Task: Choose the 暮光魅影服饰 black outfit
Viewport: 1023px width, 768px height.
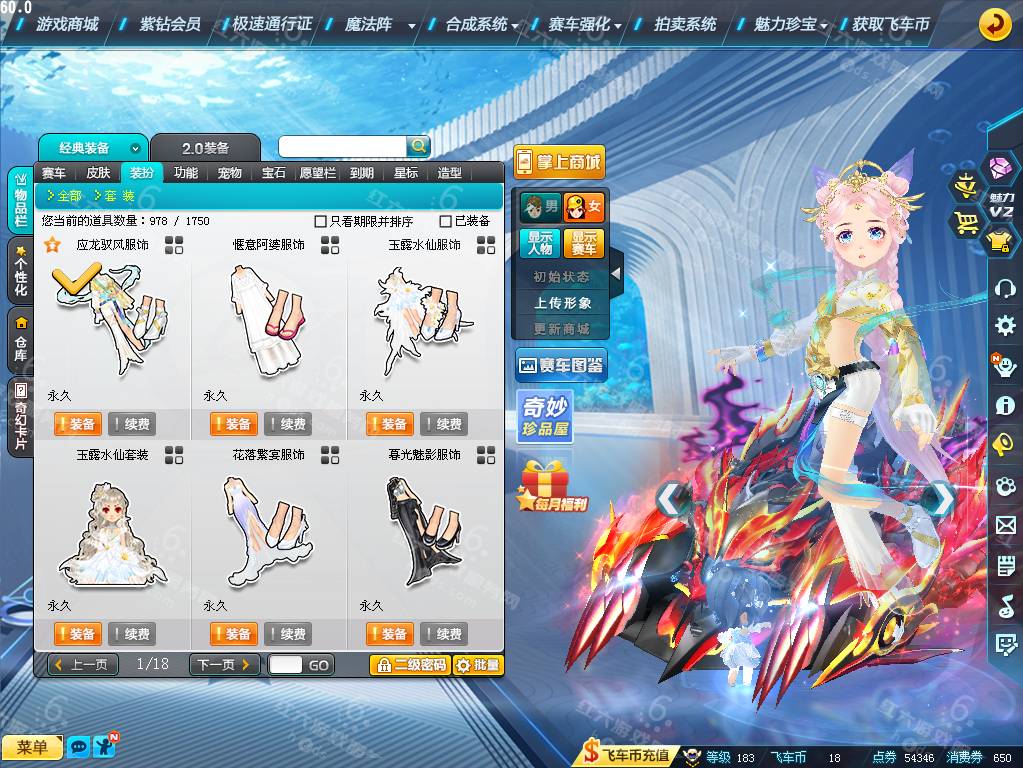Action: 424,530
